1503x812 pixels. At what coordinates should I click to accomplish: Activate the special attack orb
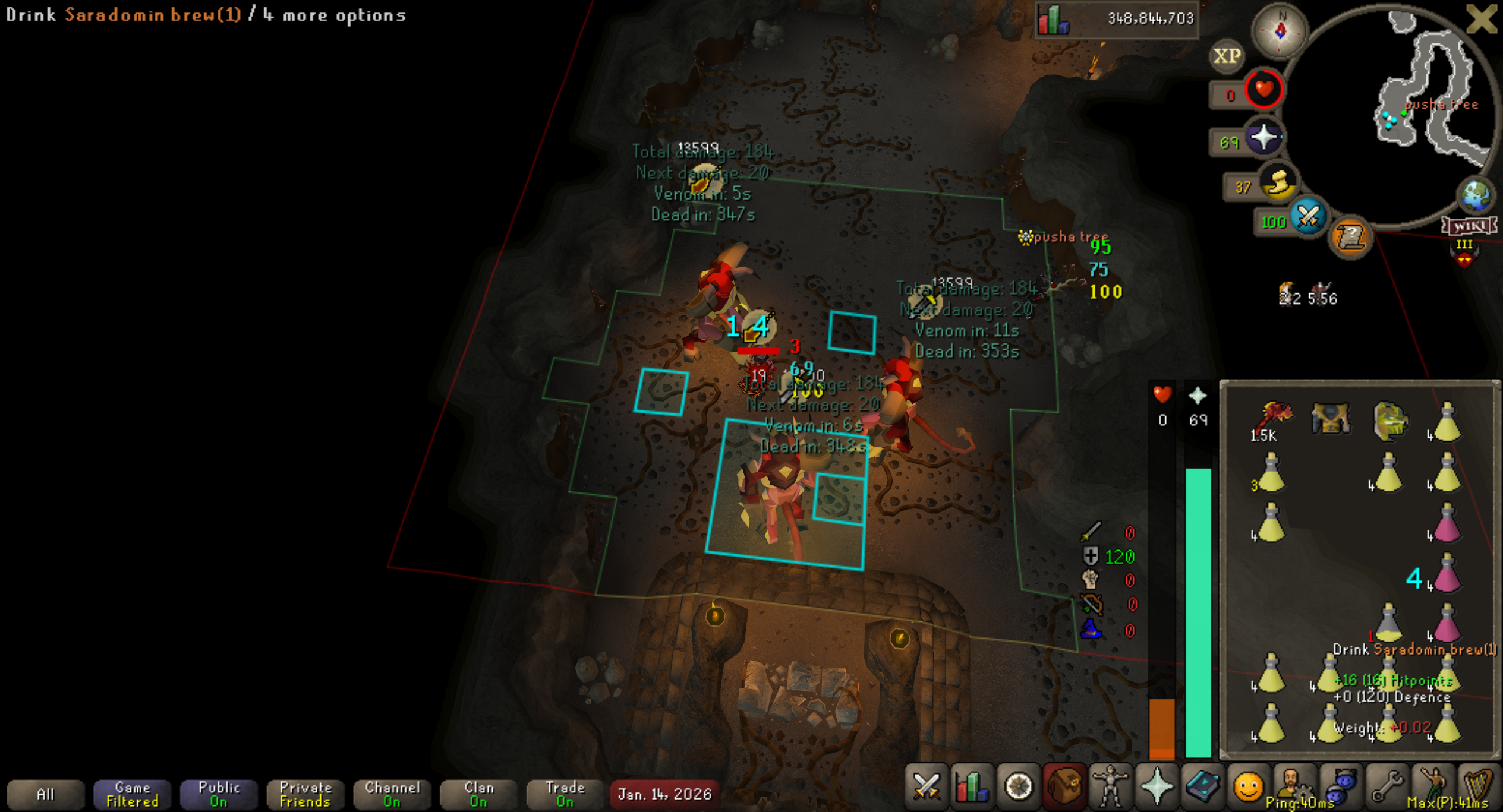pos(1309,217)
